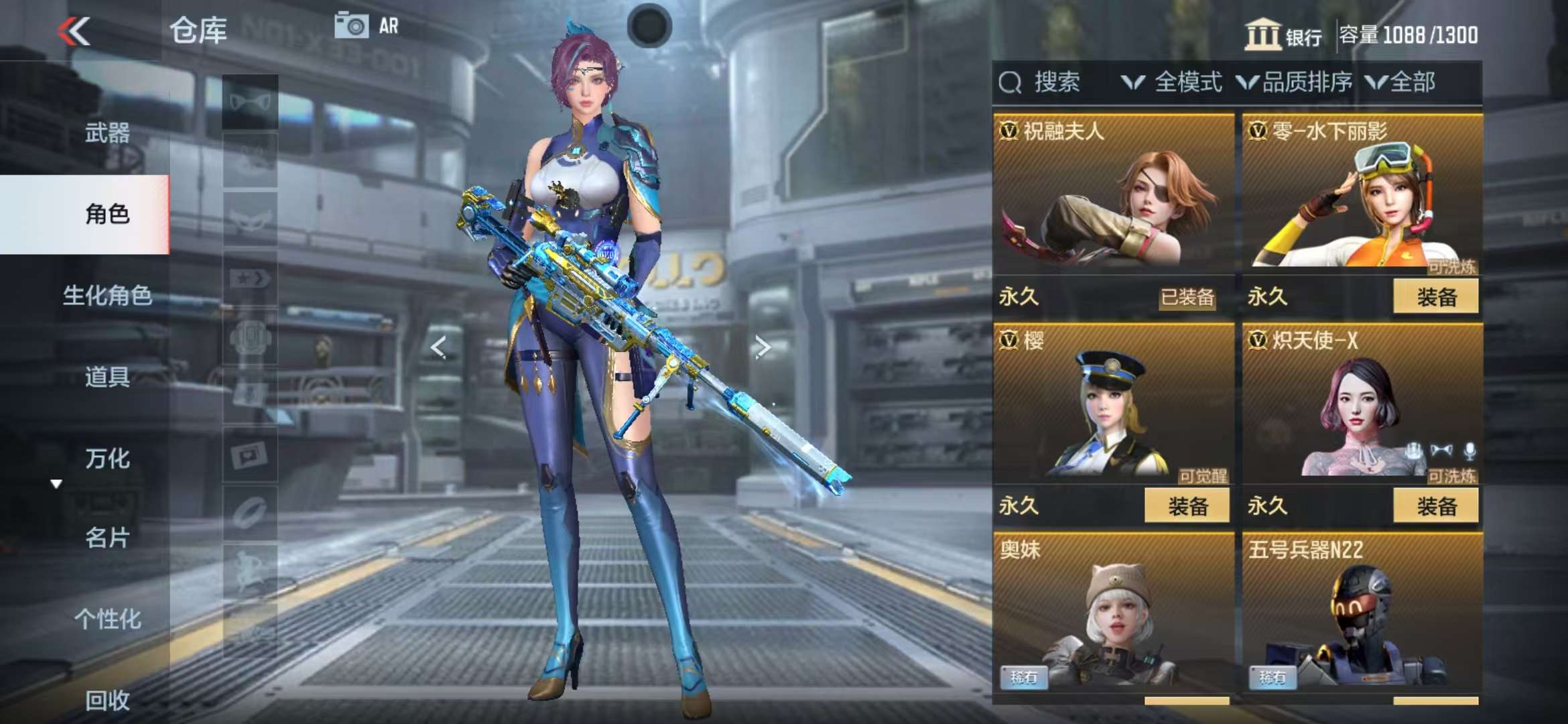Open the AR camera mode

tap(367, 26)
